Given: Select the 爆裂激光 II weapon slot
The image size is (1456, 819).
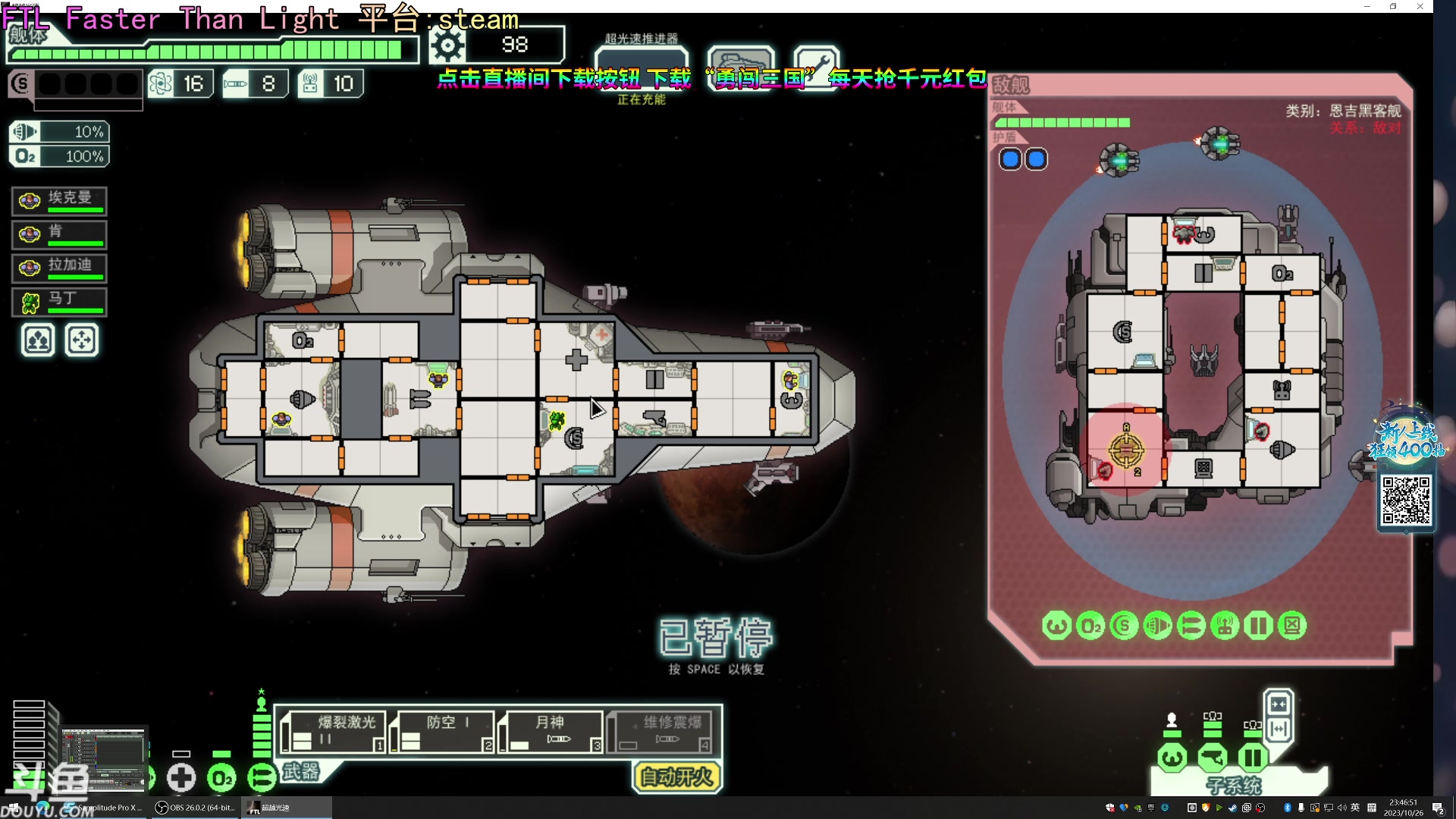Looking at the screenshot, I should click(334, 732).
